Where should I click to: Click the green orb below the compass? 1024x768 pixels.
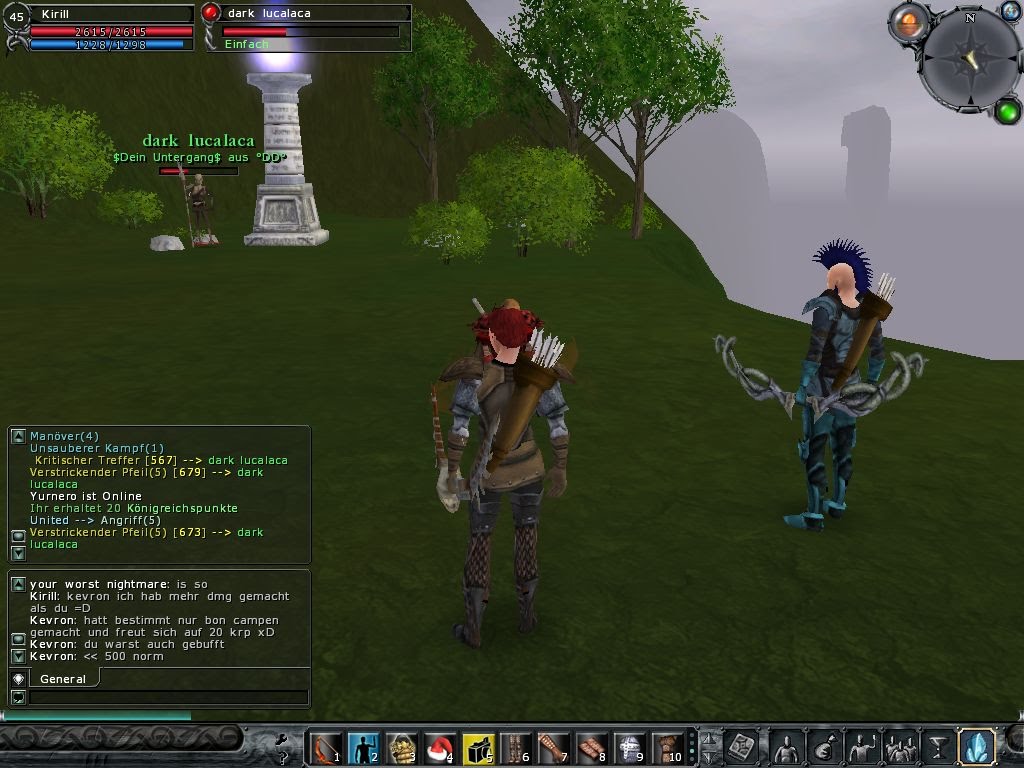(1007, 110)
